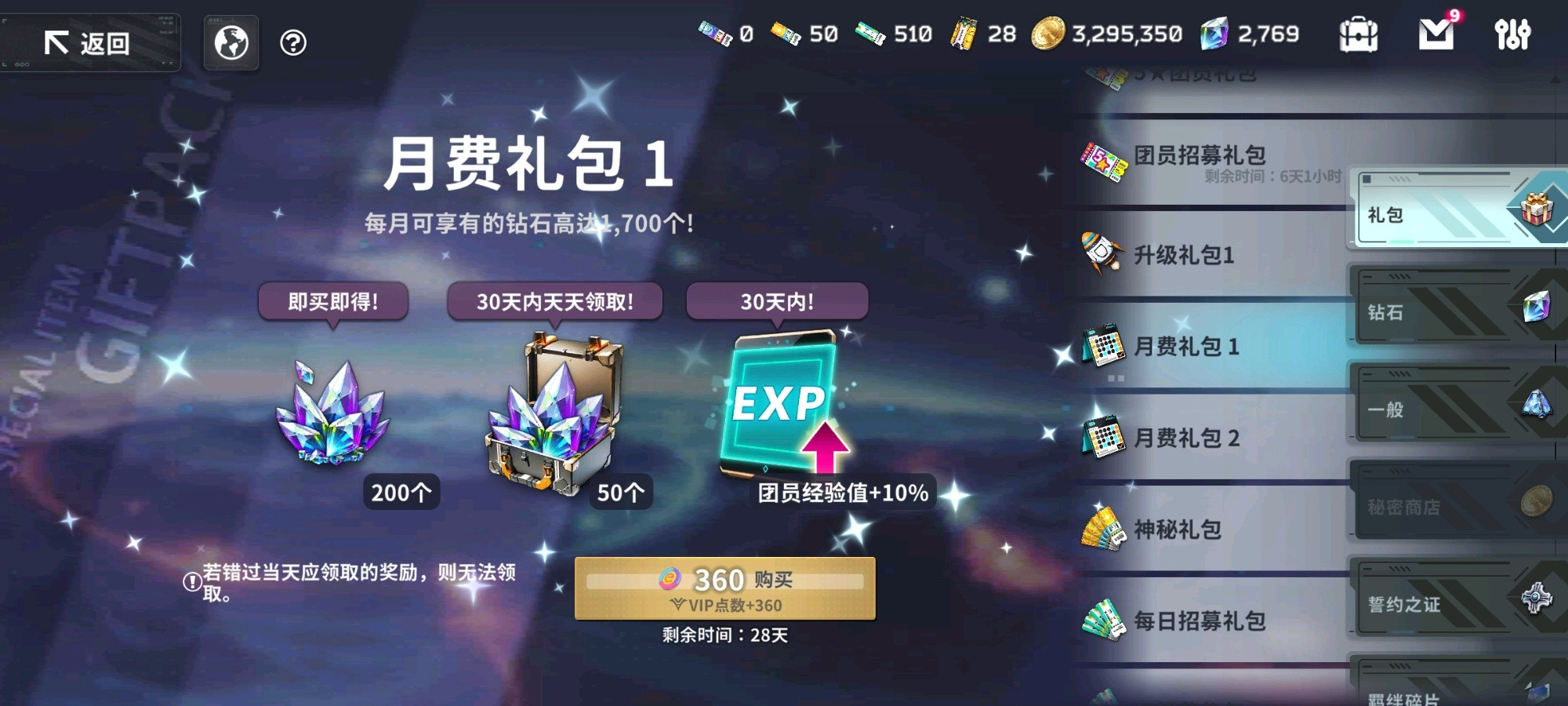Purchase the pack with the 360 购买 button
Image resolution: width=1568 pixels, height=706 pixels.
[725, 587]
